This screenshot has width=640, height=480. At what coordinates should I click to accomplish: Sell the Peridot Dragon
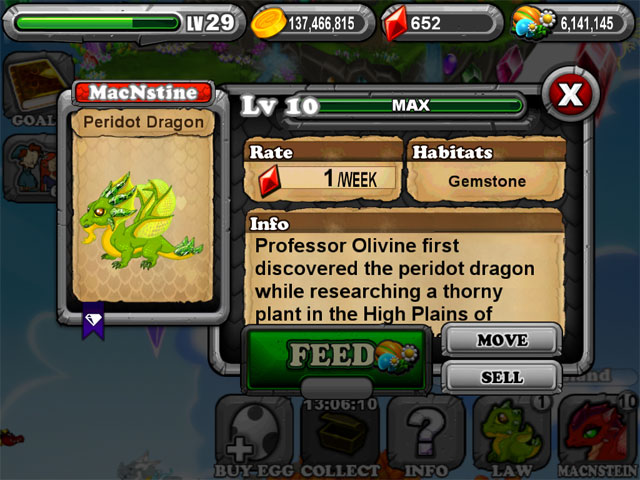(501, 377)
